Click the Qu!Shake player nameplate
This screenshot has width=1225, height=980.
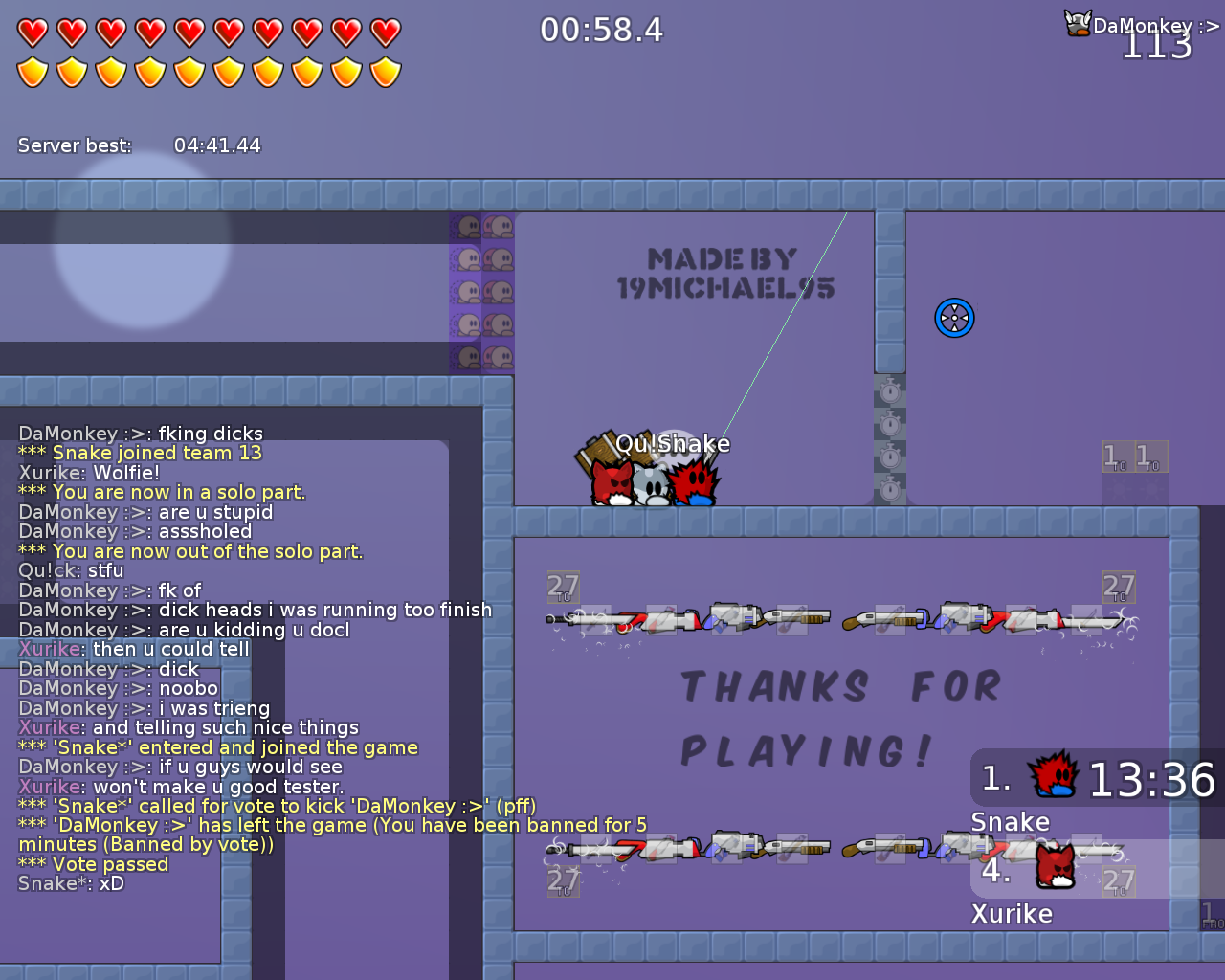click(x=673, y=443)
